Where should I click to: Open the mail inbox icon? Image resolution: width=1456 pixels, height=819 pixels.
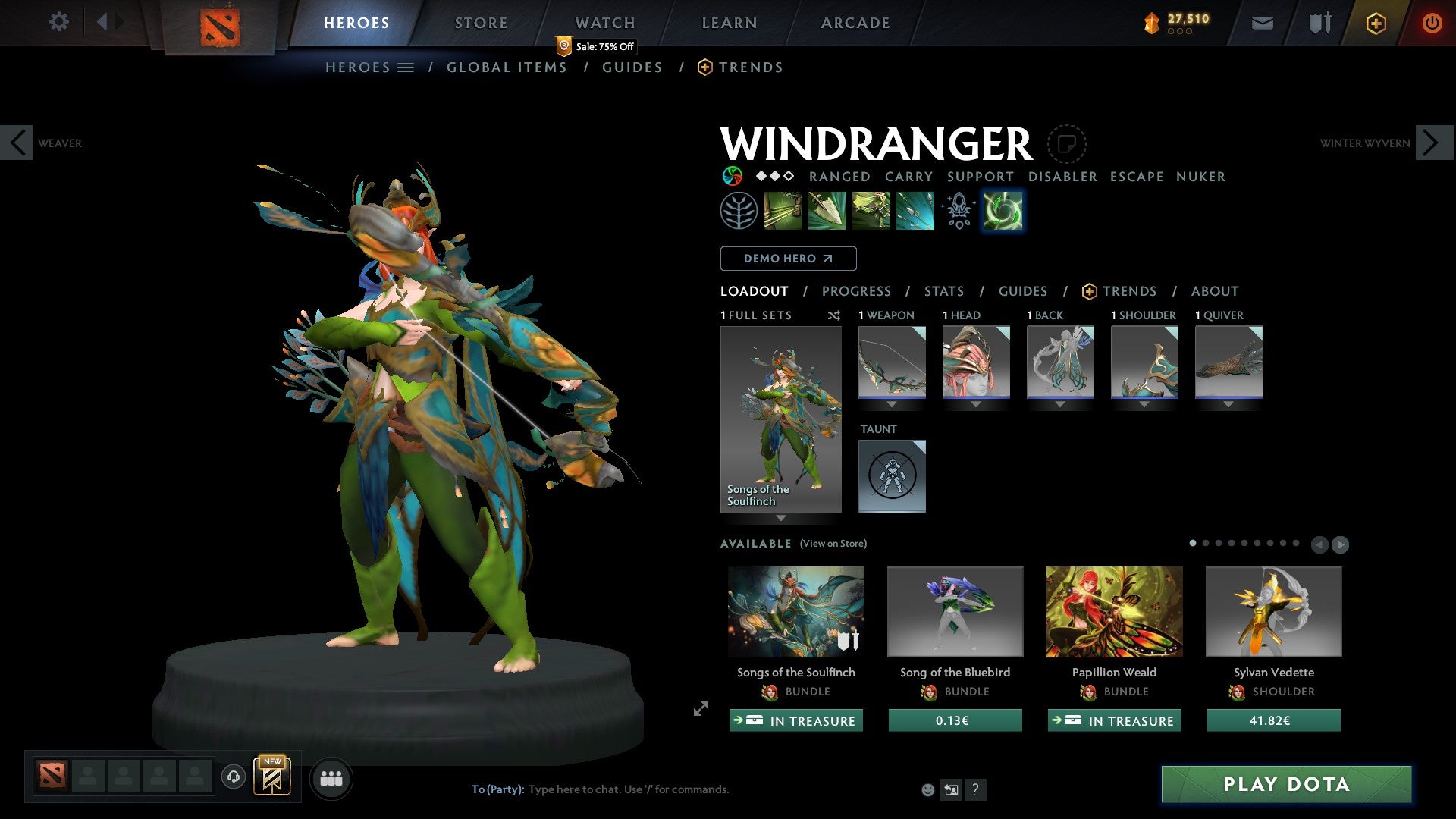click(x=1263, y=23)
